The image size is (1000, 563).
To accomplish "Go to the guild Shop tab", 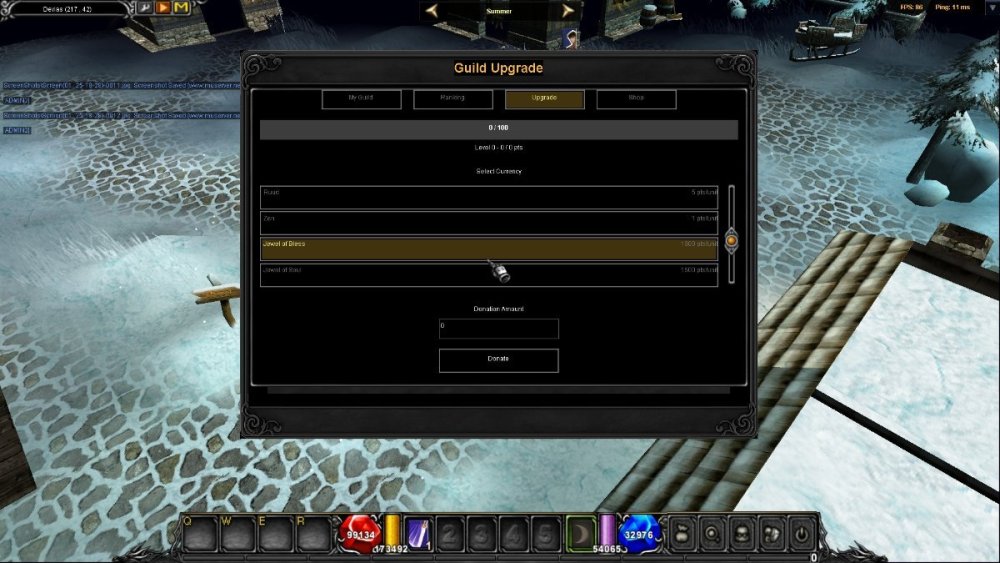I will tap(636, 99).
